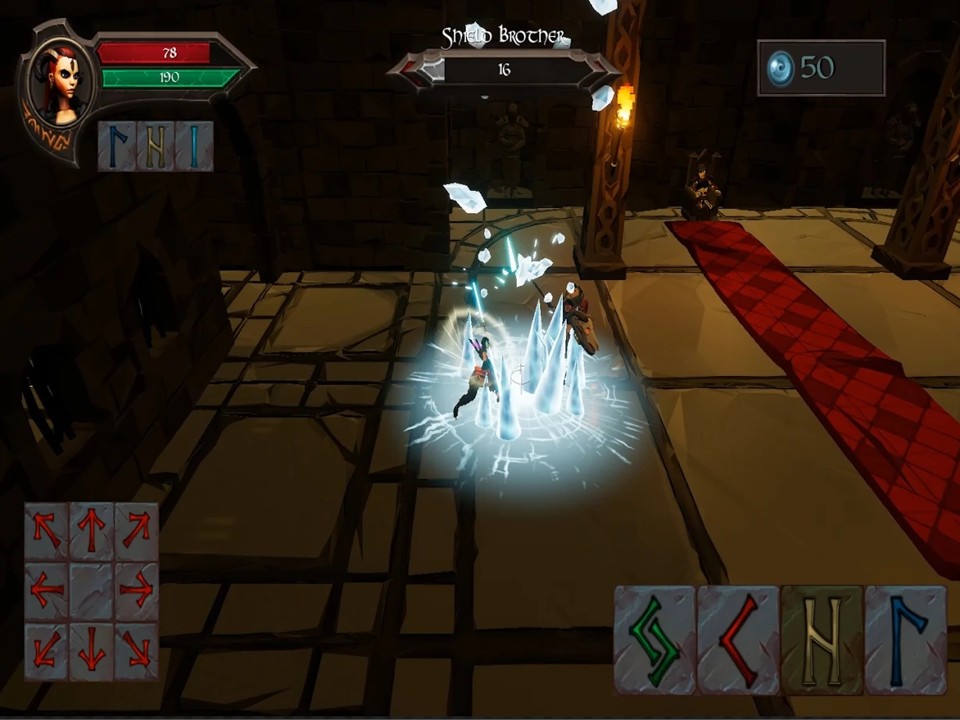This screenshot has height=720, width=960.
Task: Hit the down-left diagonal arrow tile
Action: [46, 652]
